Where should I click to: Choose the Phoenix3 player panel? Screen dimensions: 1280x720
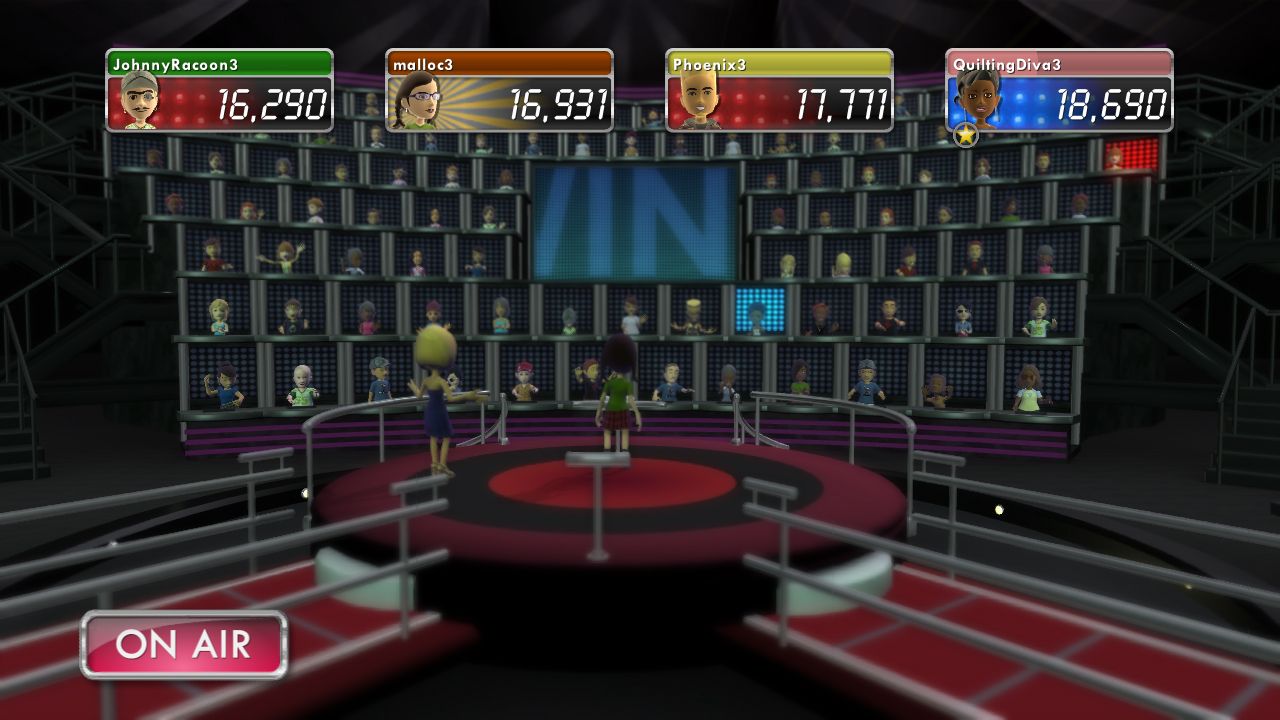pyautogui.click(x=779, y=91)
